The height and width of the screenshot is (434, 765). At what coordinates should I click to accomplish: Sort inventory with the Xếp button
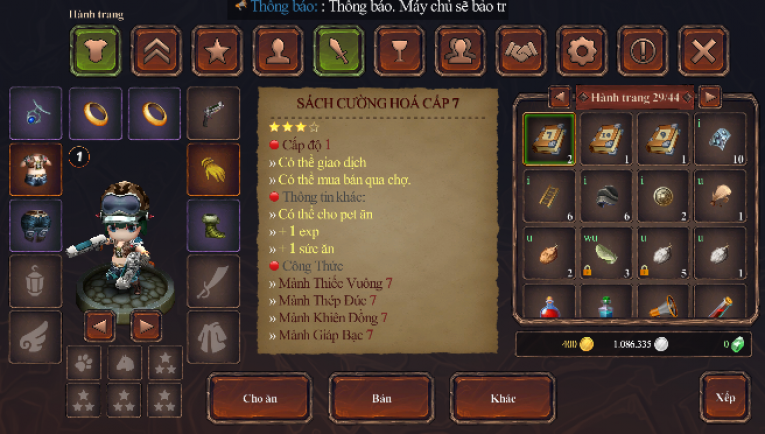click(725, 397)
